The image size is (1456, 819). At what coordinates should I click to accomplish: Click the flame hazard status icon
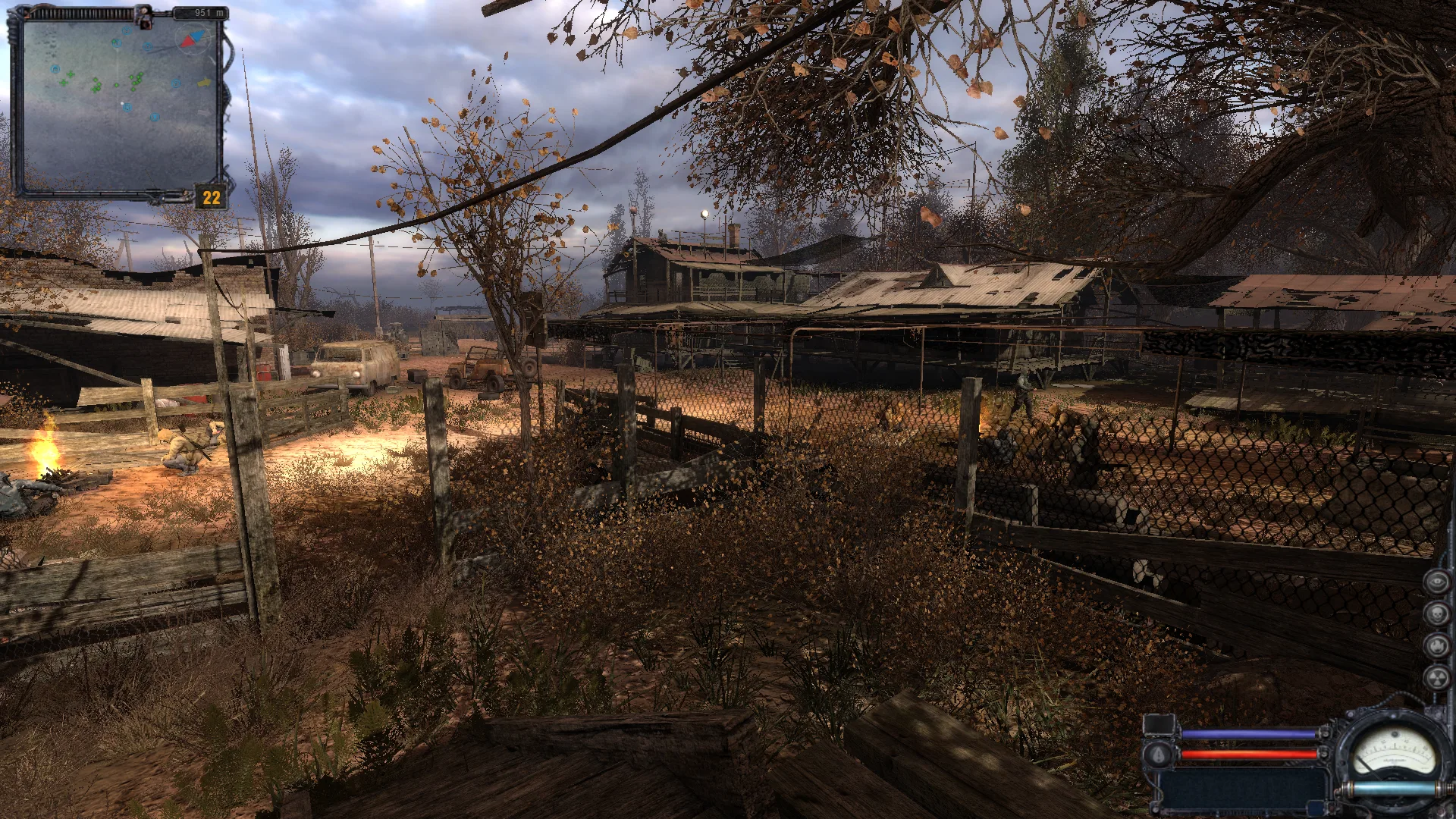click(1436, 645)
